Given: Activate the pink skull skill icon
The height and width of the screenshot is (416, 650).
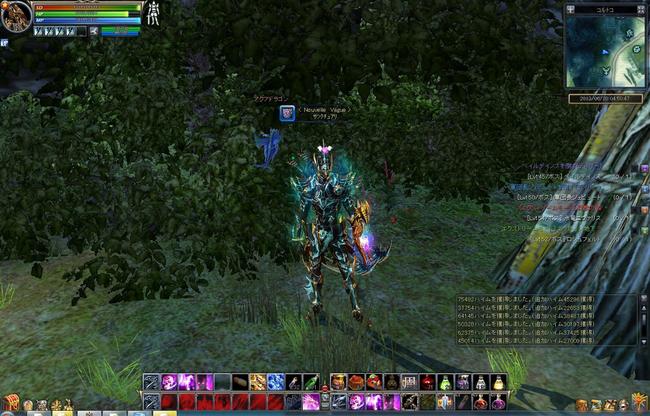Looking at the screenshot, I should [x=168, y=382].
